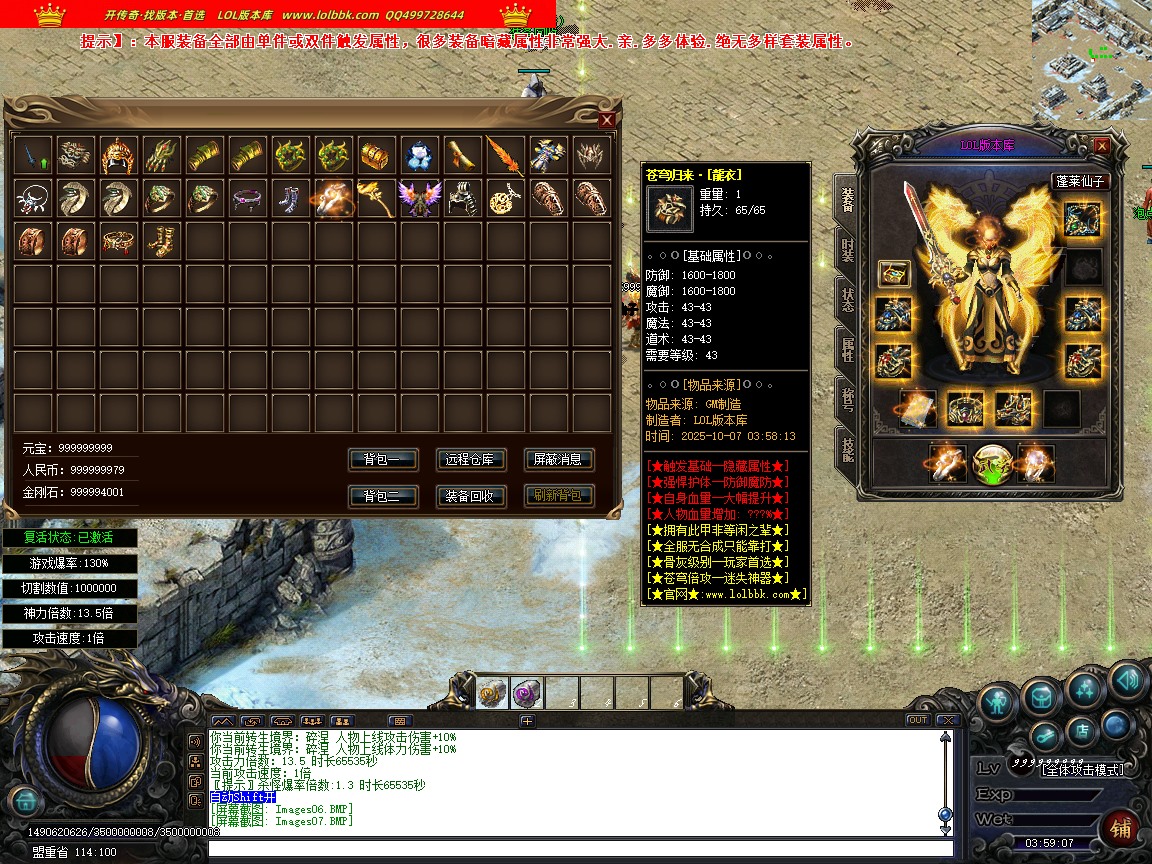Click the equipment recycle (装备回收) button
The width and height of the screenshot is (1152, 864).
click(471, 496)
